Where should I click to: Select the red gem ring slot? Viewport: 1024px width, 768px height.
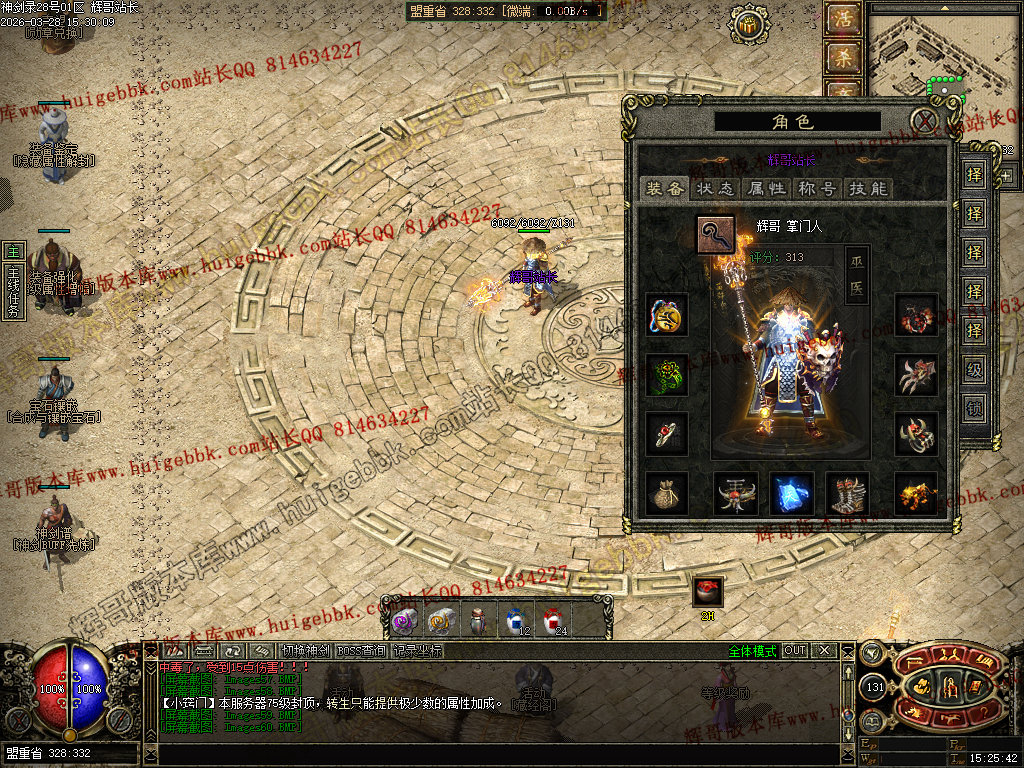coord(666,434)
